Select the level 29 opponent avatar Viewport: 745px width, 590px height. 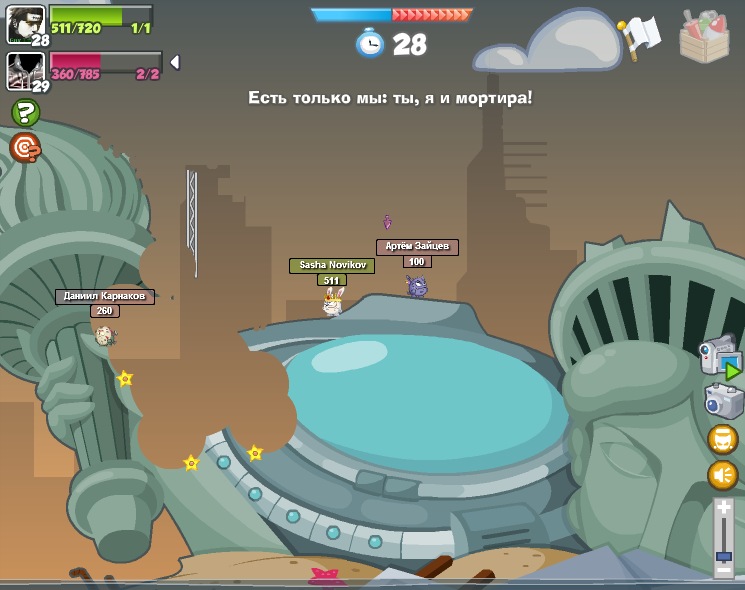tap(25, 70)
